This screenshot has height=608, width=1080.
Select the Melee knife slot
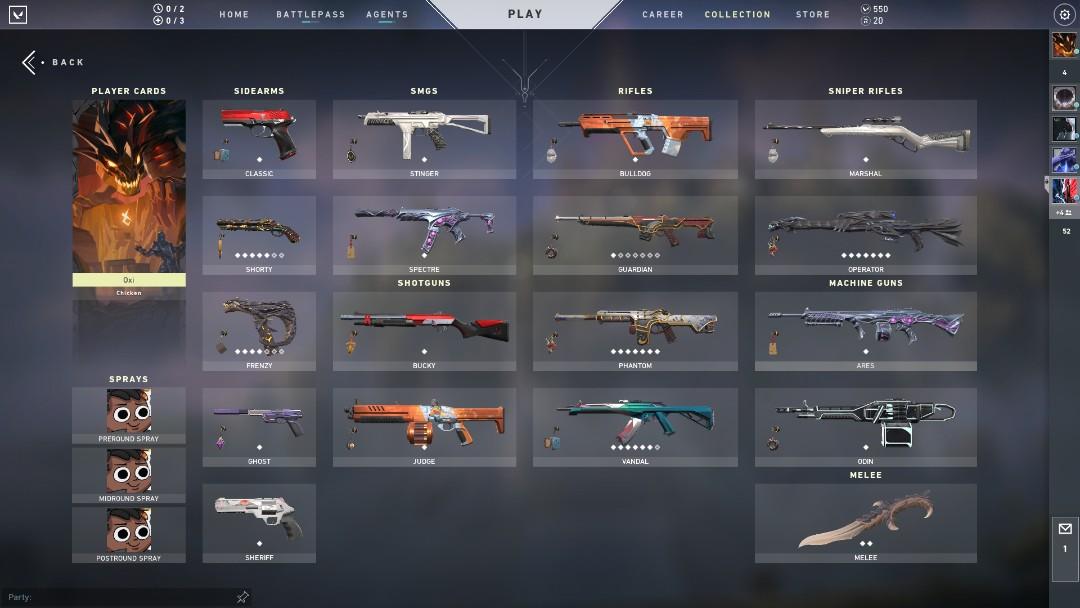(865, 523)
